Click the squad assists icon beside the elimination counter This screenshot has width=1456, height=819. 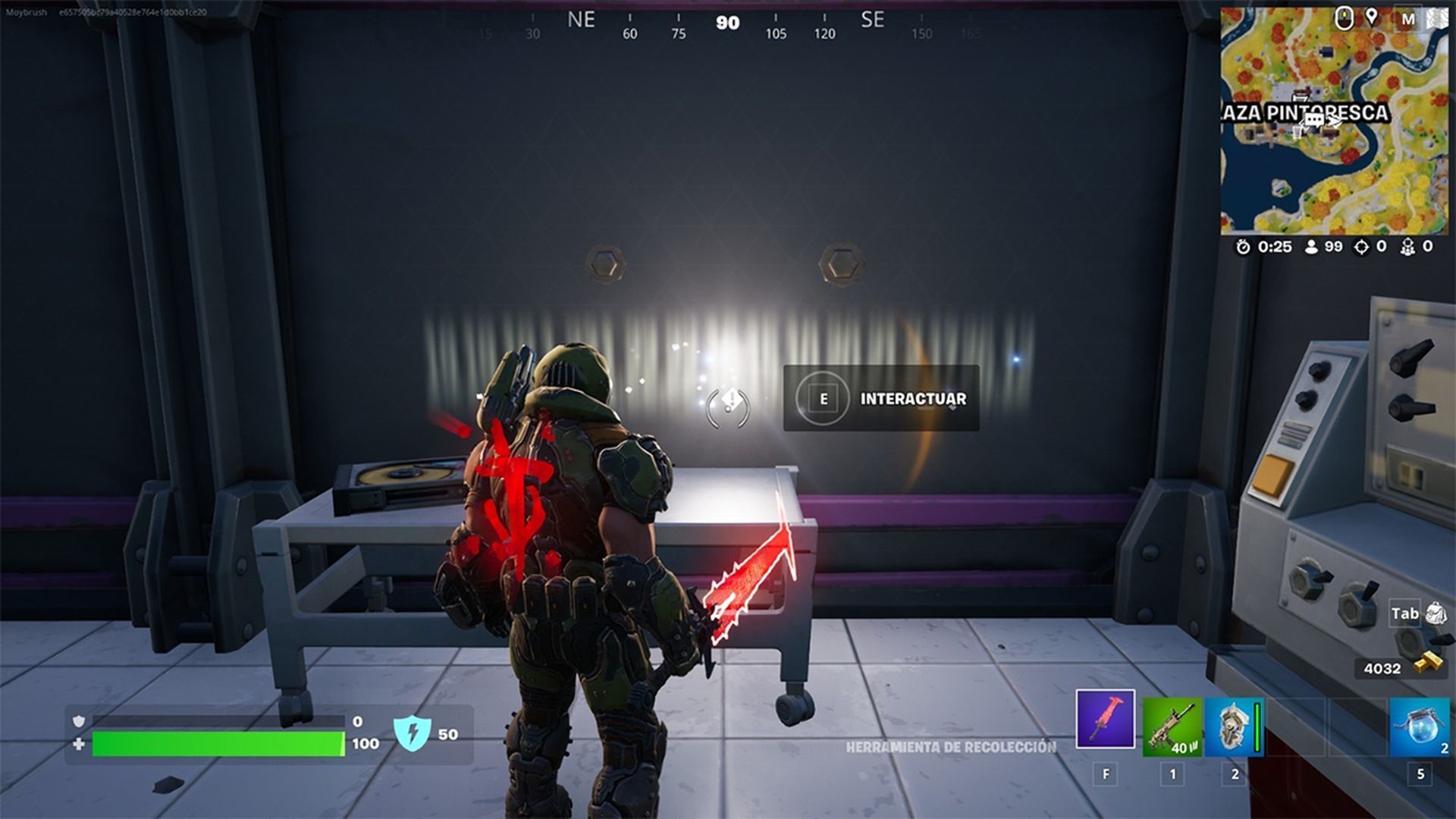(x=1408, y=247)
